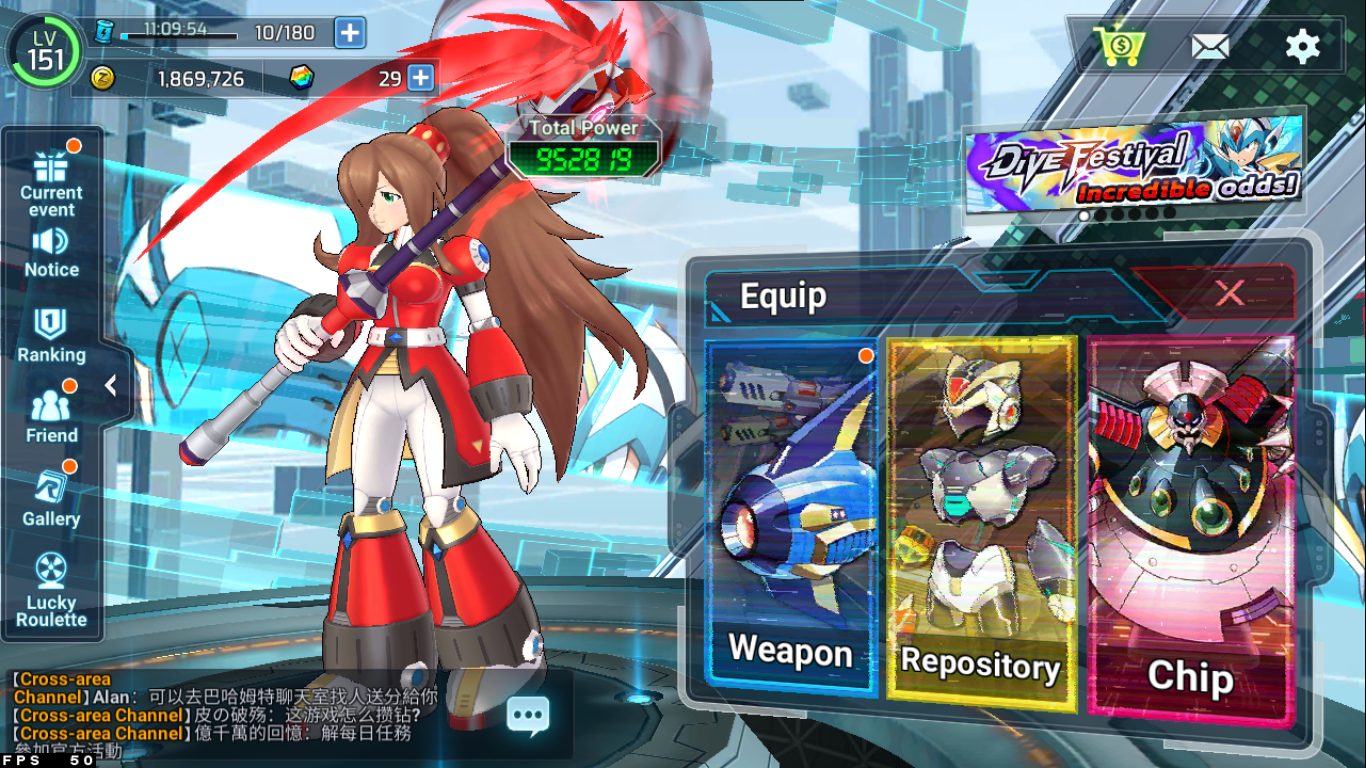Open the chat window bubble
This screenshot has height=768, width=1366.
(x=527, y=714)
